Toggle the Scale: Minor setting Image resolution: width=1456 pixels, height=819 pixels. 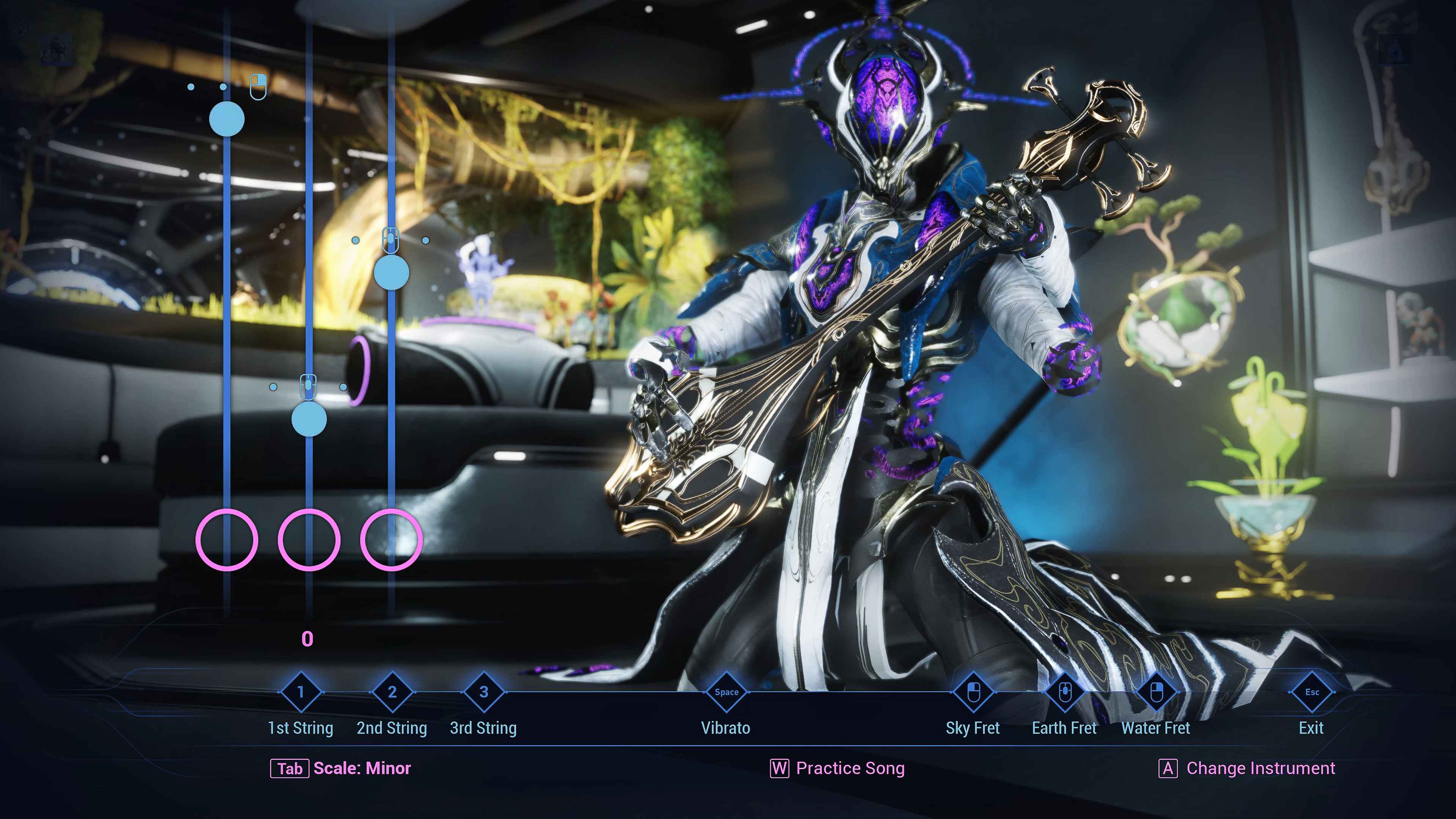[x=341, y=768]
